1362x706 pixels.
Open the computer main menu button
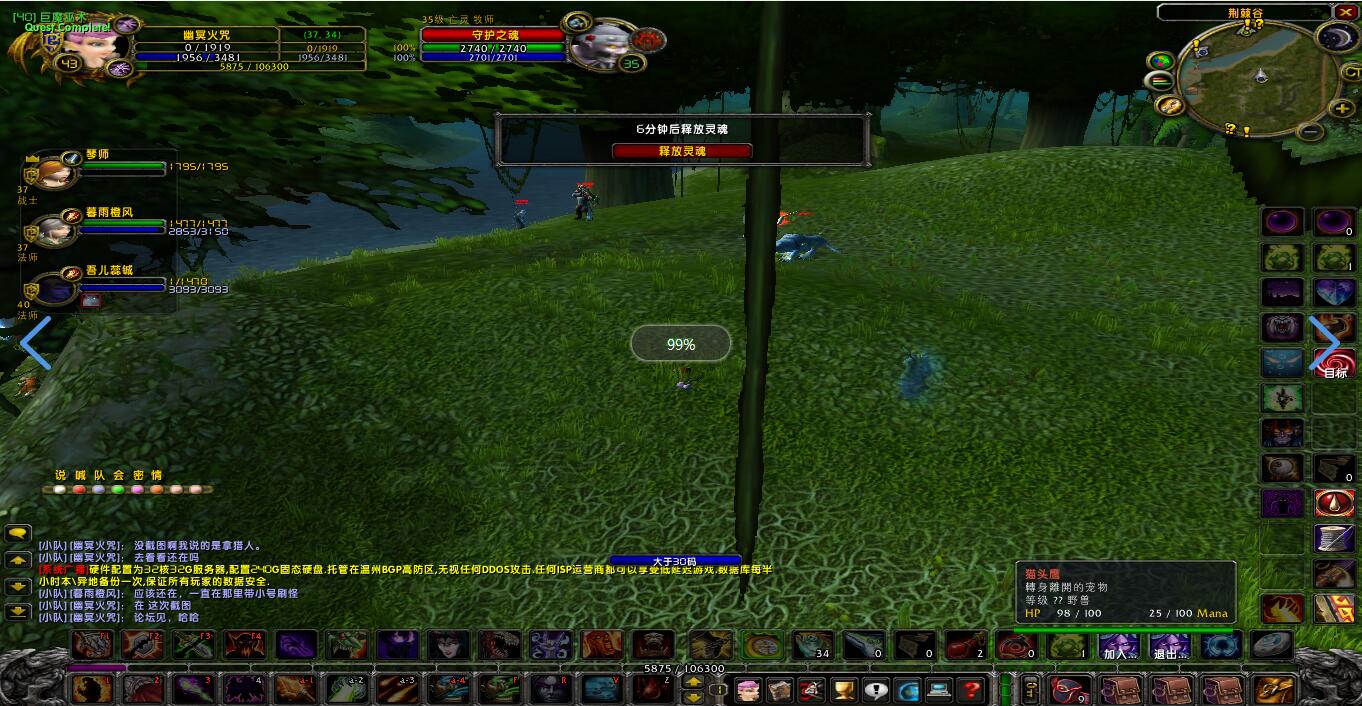[939, 690]
